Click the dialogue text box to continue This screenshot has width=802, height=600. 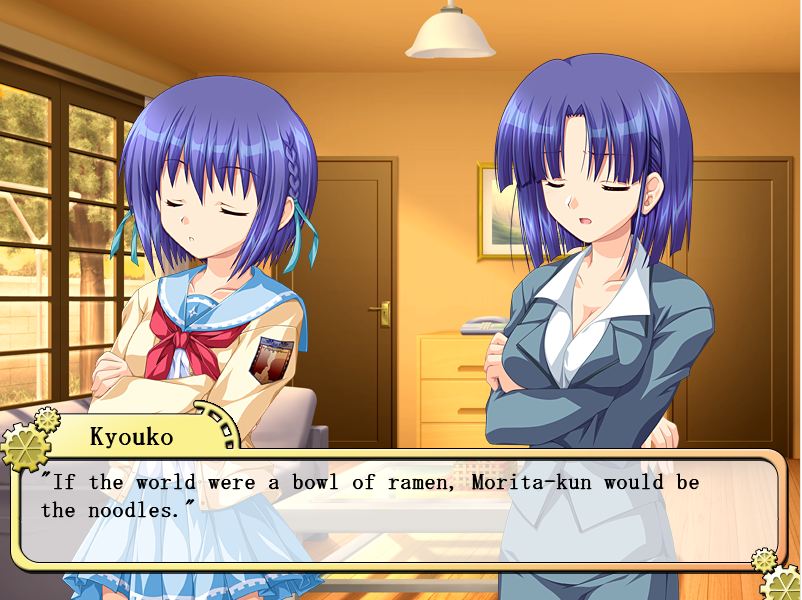(x=400, y=510)
